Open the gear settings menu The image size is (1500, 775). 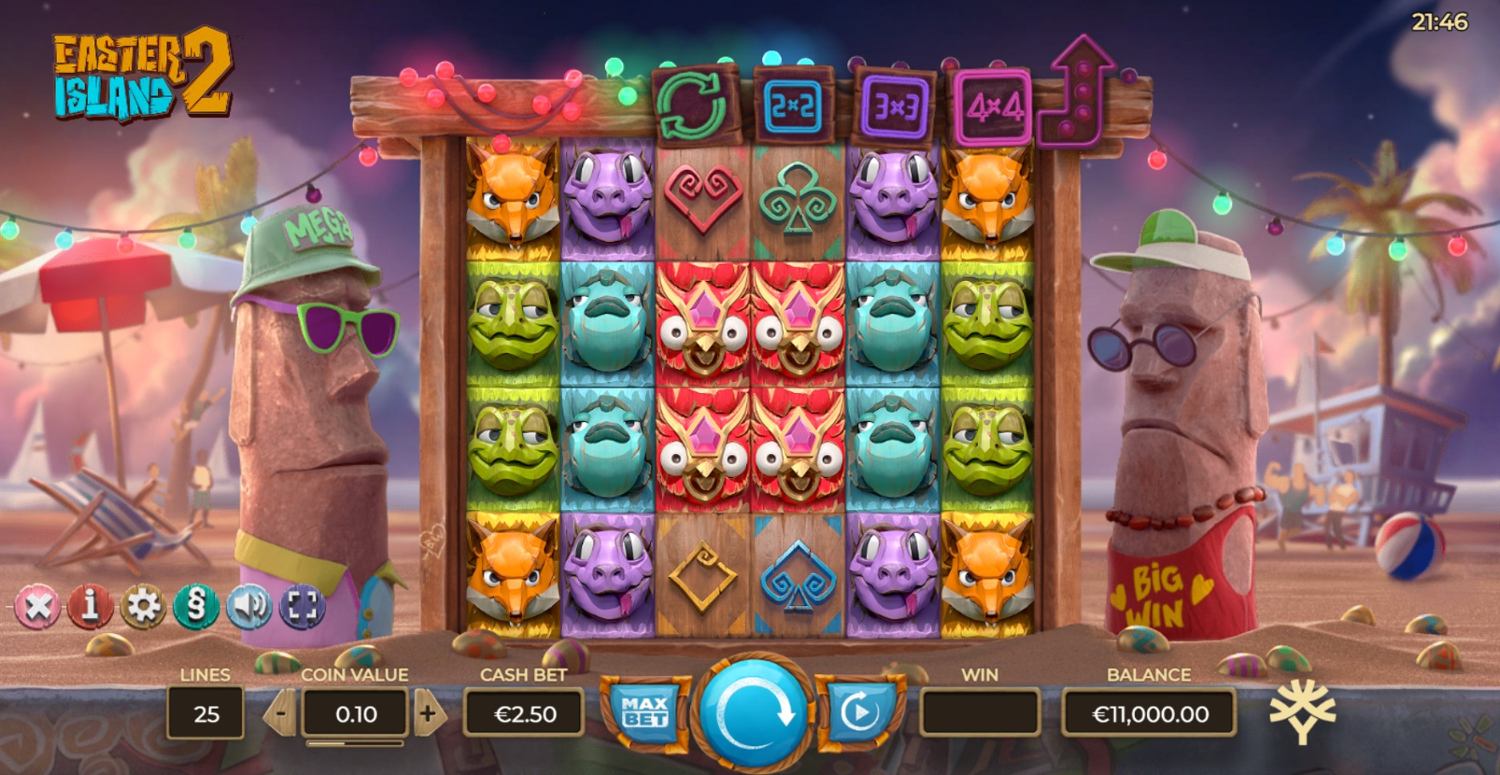click(143, 607)
